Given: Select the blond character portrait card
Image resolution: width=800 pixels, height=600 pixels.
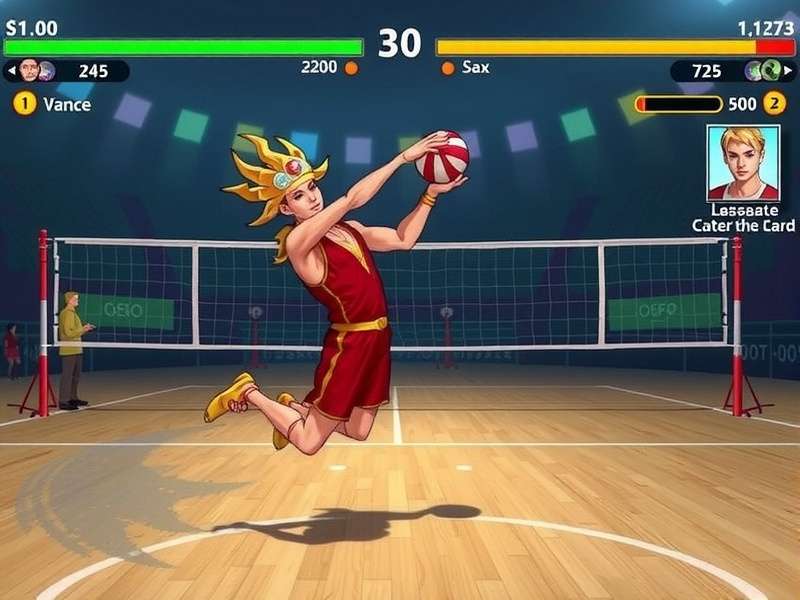Looking at the screenshot, I should 743,163.
